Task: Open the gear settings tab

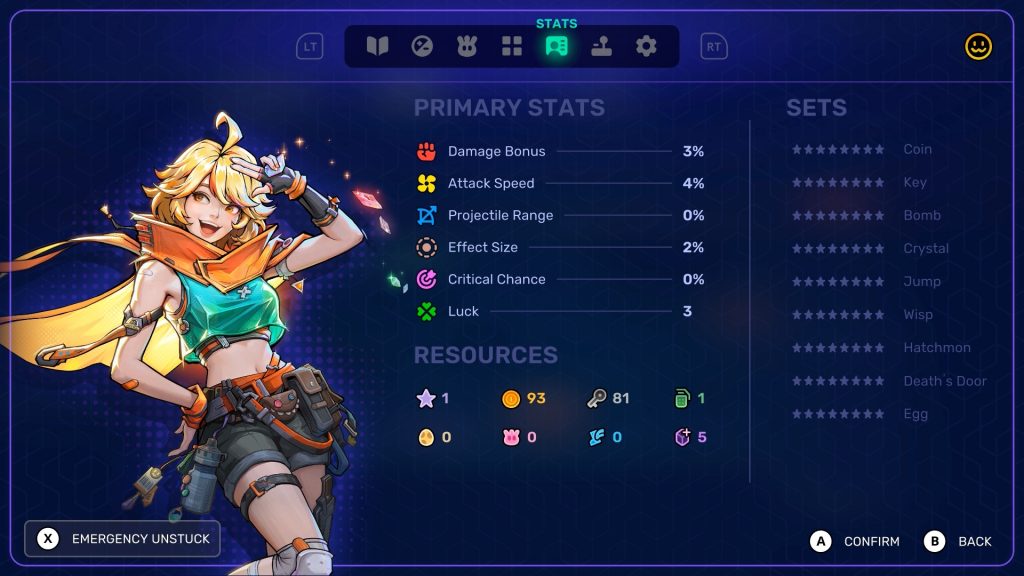Action: pos(646,46)
